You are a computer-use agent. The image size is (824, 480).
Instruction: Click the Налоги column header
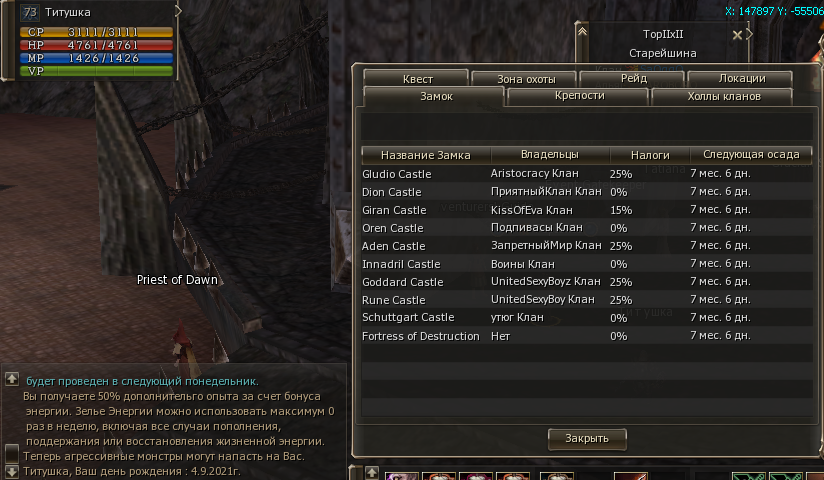pyautogui.click(x=650, y=155)
